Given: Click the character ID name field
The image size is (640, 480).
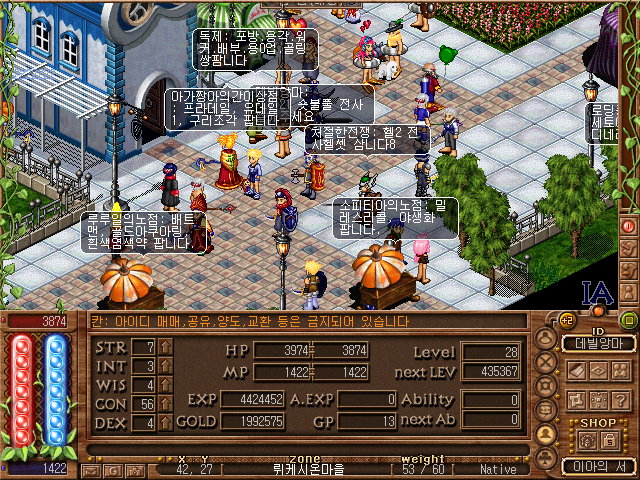Looking at the screenshot, I should pos(597,343).
